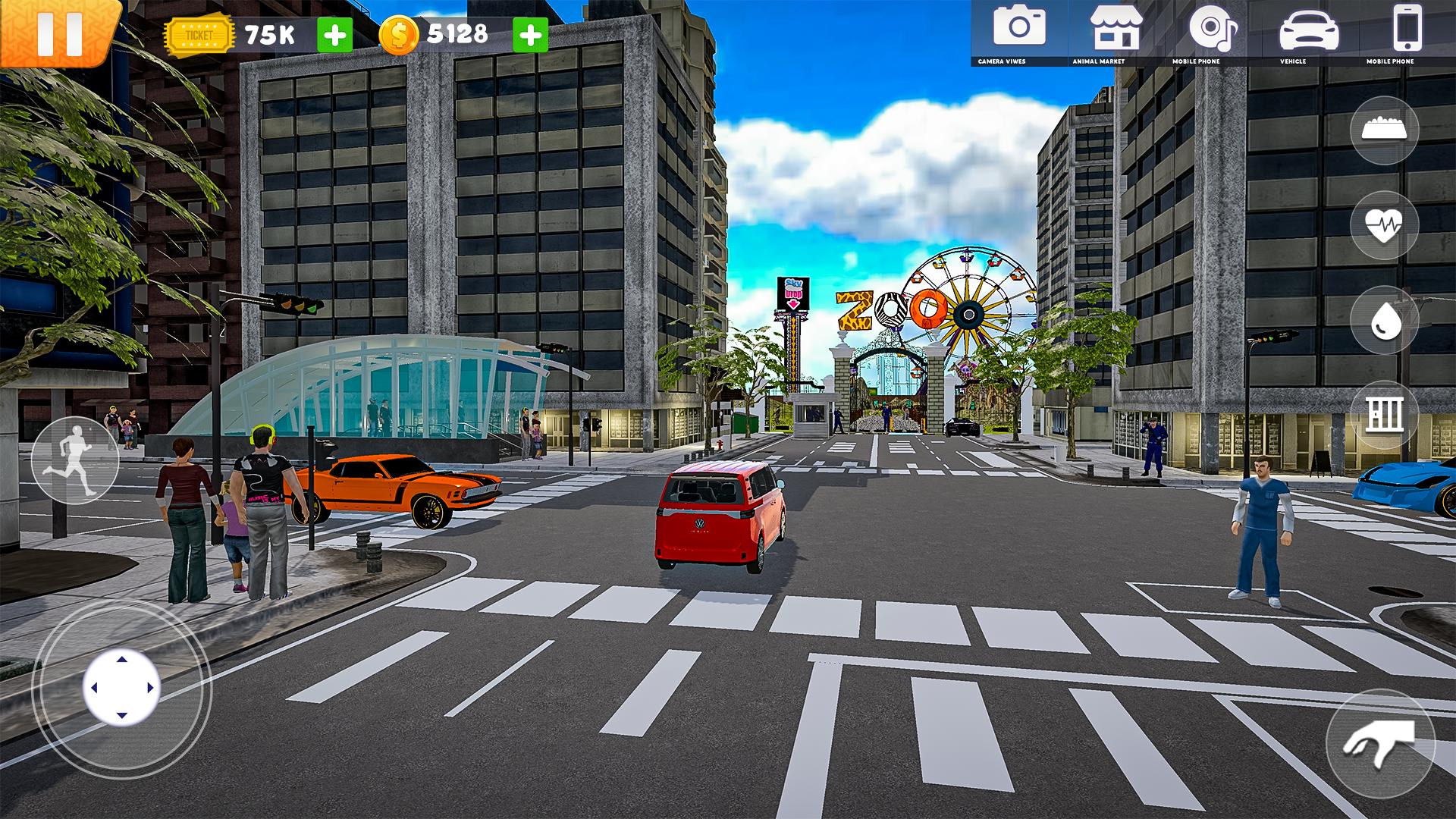Add more tickets with the green plus

334,35
